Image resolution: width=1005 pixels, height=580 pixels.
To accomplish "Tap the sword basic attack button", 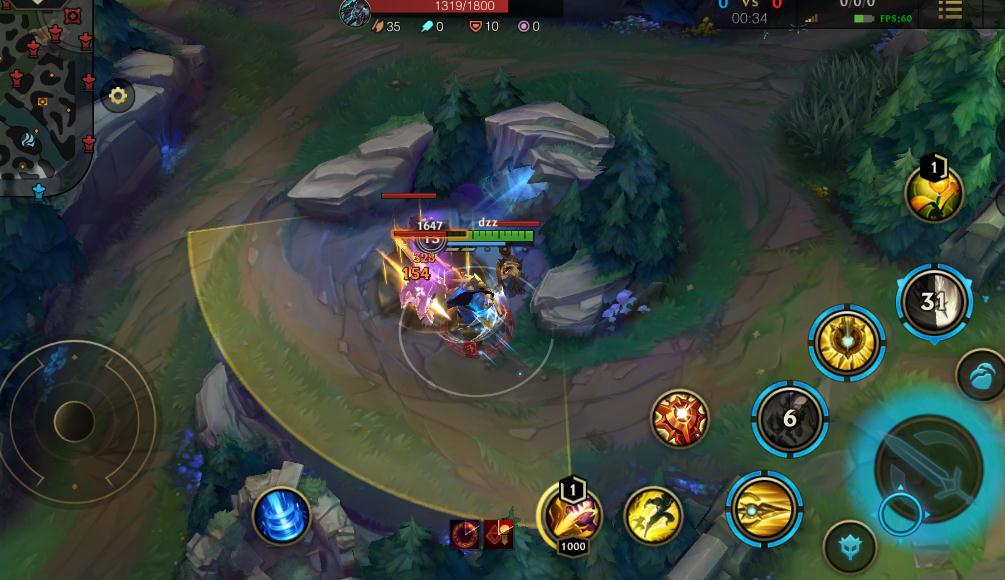I will point(929,466).
